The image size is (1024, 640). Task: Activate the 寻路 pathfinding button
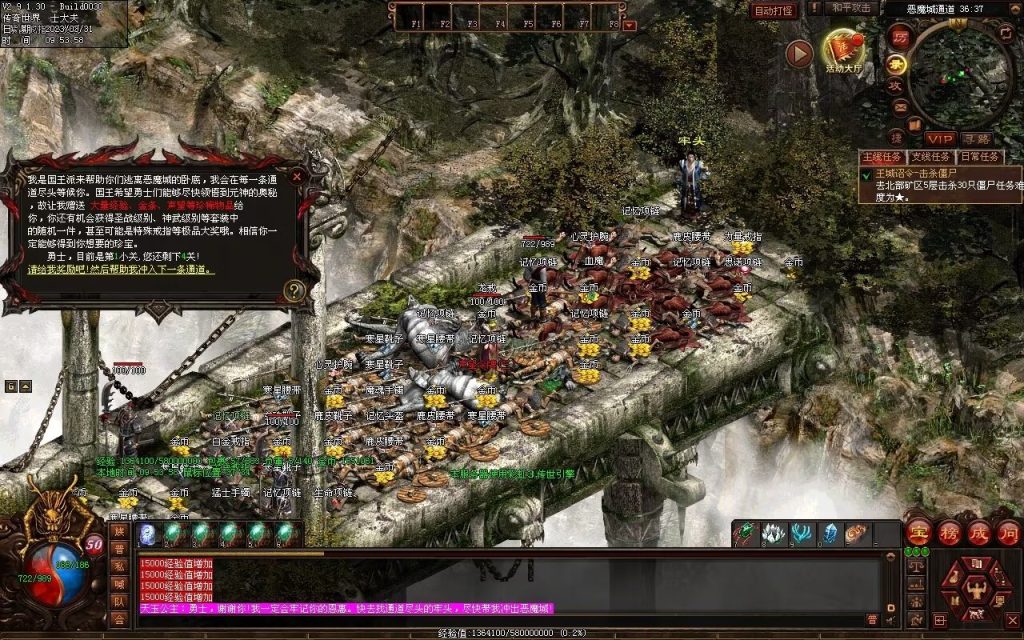click(x=976, y=138)
